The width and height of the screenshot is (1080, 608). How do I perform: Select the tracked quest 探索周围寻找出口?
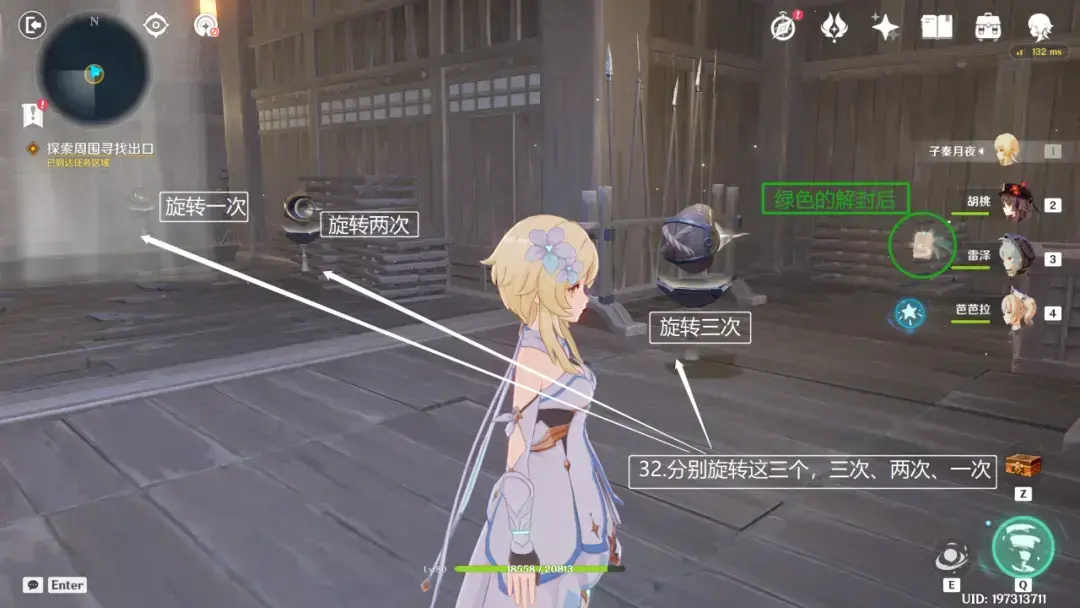pyautogui.click(x=100, y=148)
